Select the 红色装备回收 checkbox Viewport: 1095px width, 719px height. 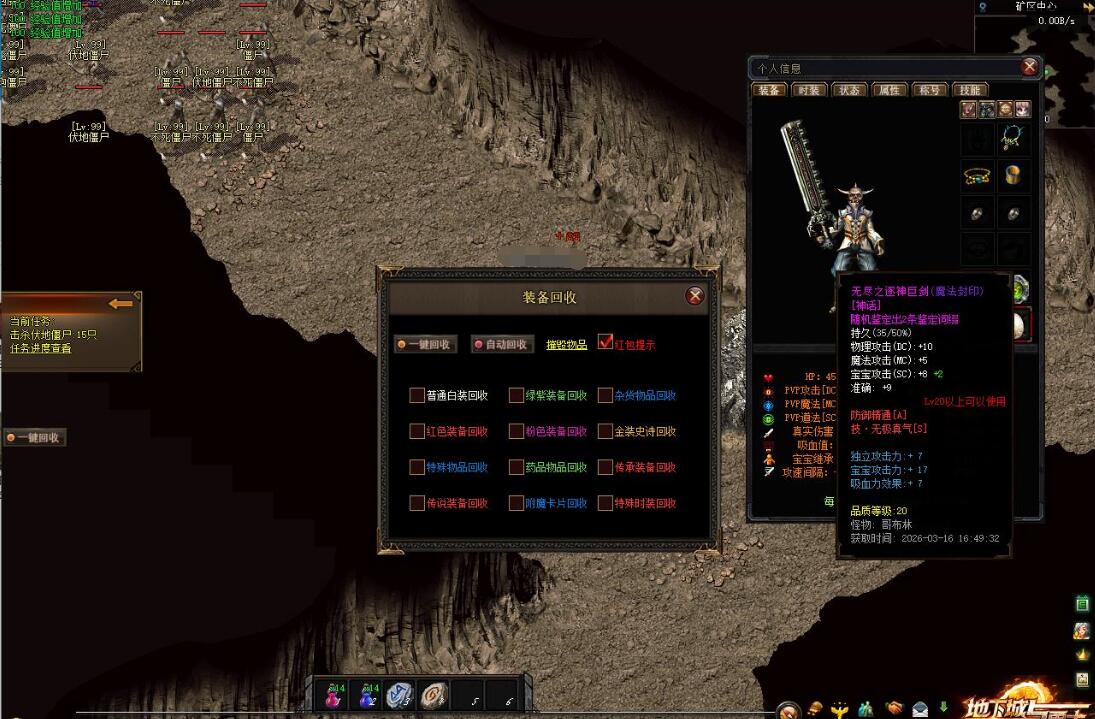[x=417, y=432]
